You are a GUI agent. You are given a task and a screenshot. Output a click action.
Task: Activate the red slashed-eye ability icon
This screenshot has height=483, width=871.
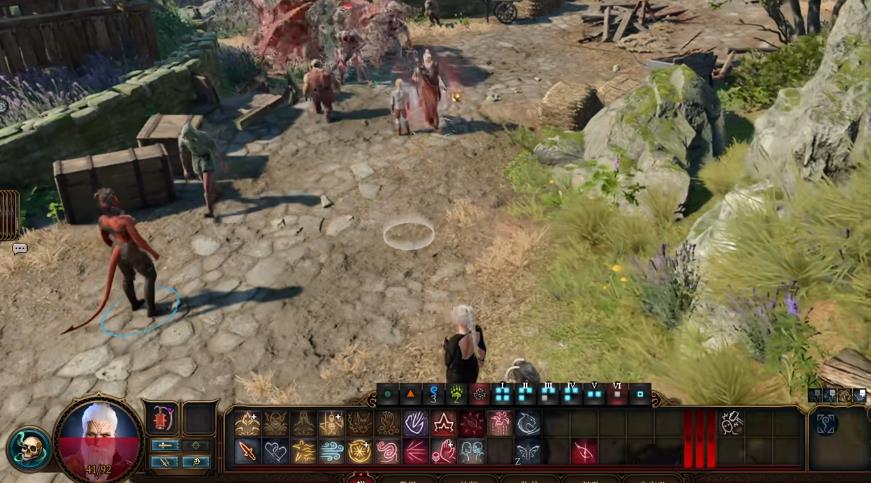click(x=584, y=451)
